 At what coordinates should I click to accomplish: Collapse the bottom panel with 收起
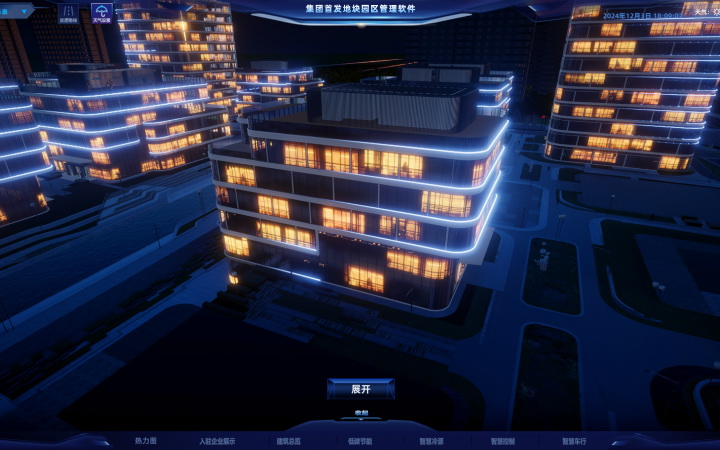360,413
